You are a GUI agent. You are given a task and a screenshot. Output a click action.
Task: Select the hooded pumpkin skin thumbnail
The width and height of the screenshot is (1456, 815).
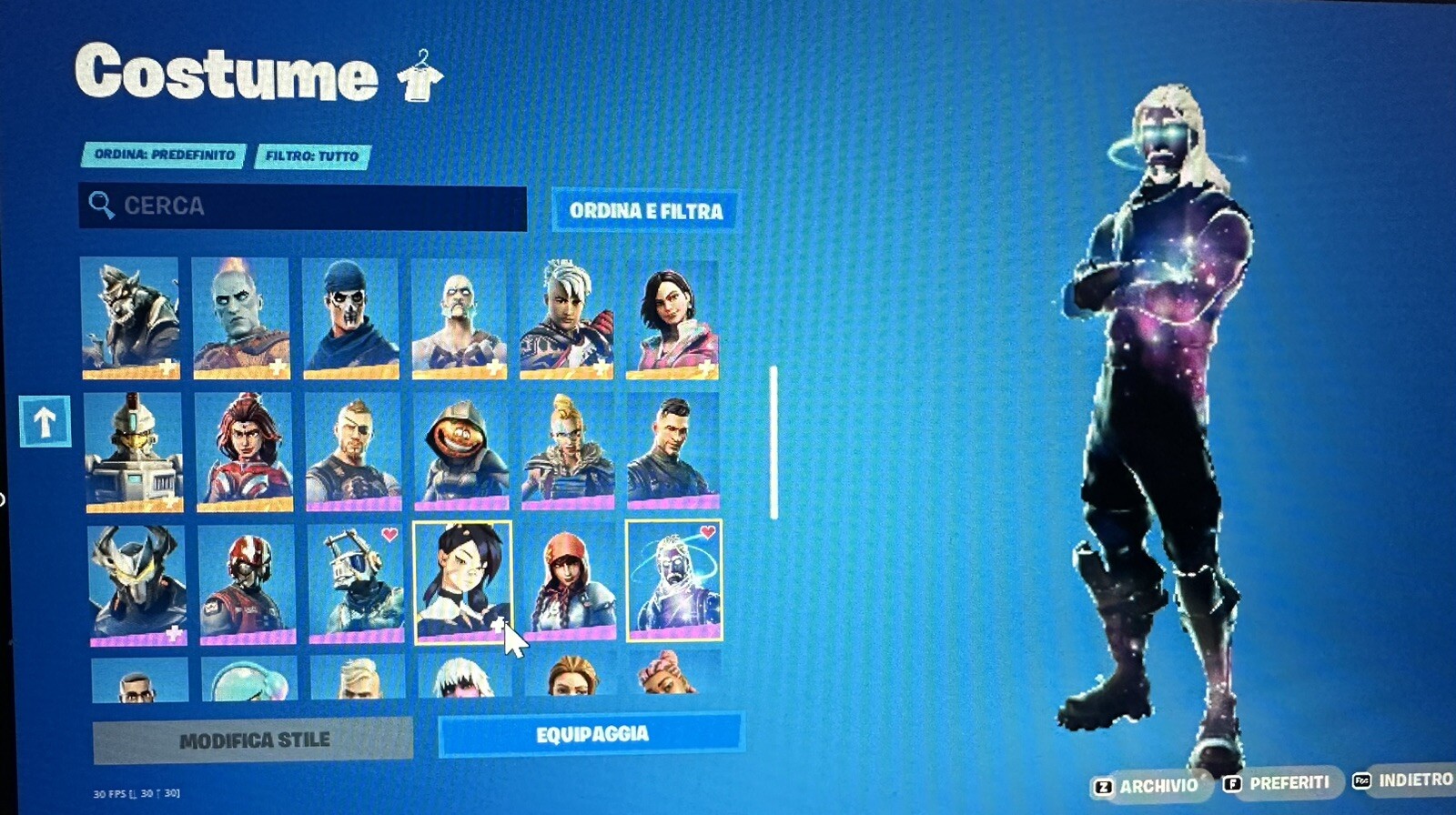pyautogui.click(x=460, y=450)
